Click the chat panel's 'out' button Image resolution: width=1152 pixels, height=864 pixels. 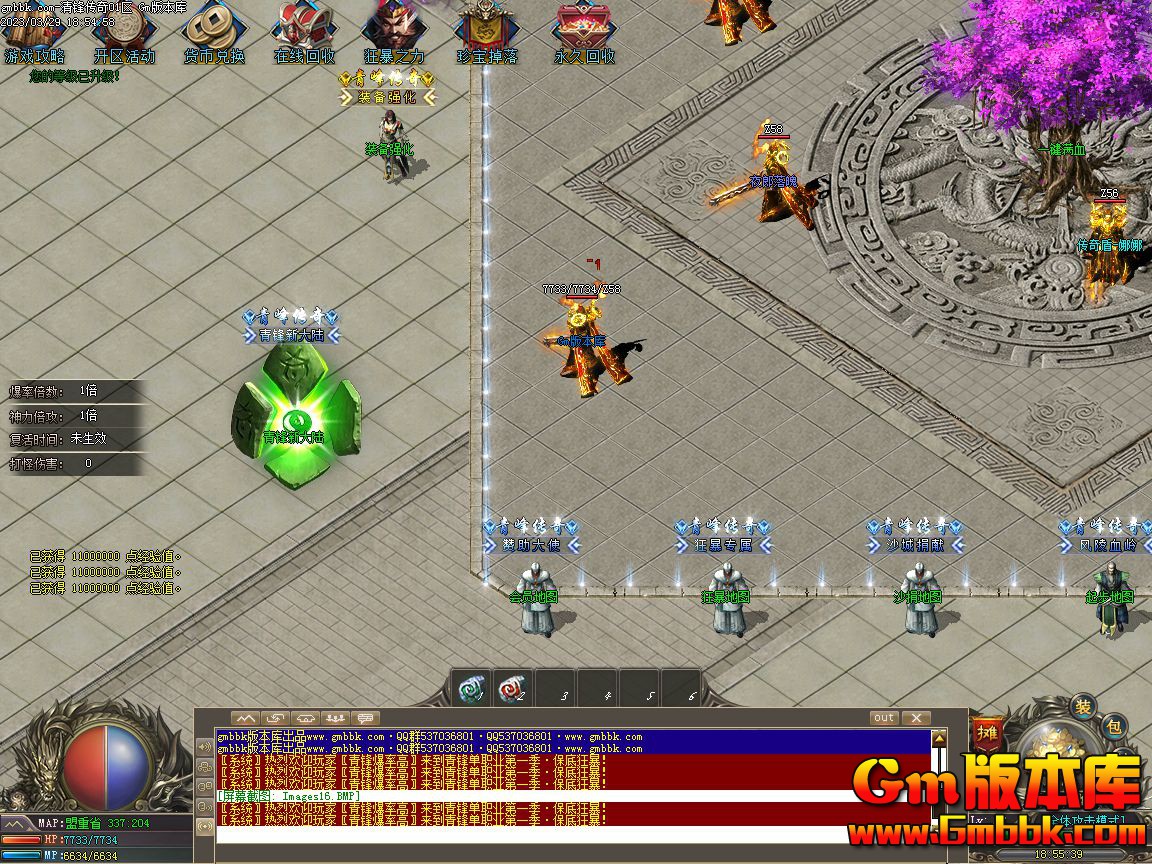[x=884, y=718]
